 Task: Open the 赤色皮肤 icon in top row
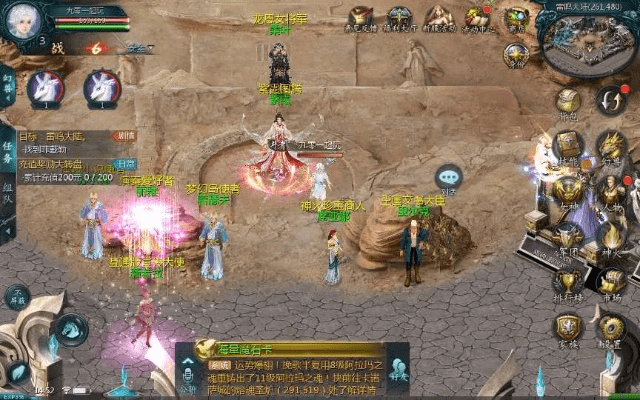click(x=361, y=18)
